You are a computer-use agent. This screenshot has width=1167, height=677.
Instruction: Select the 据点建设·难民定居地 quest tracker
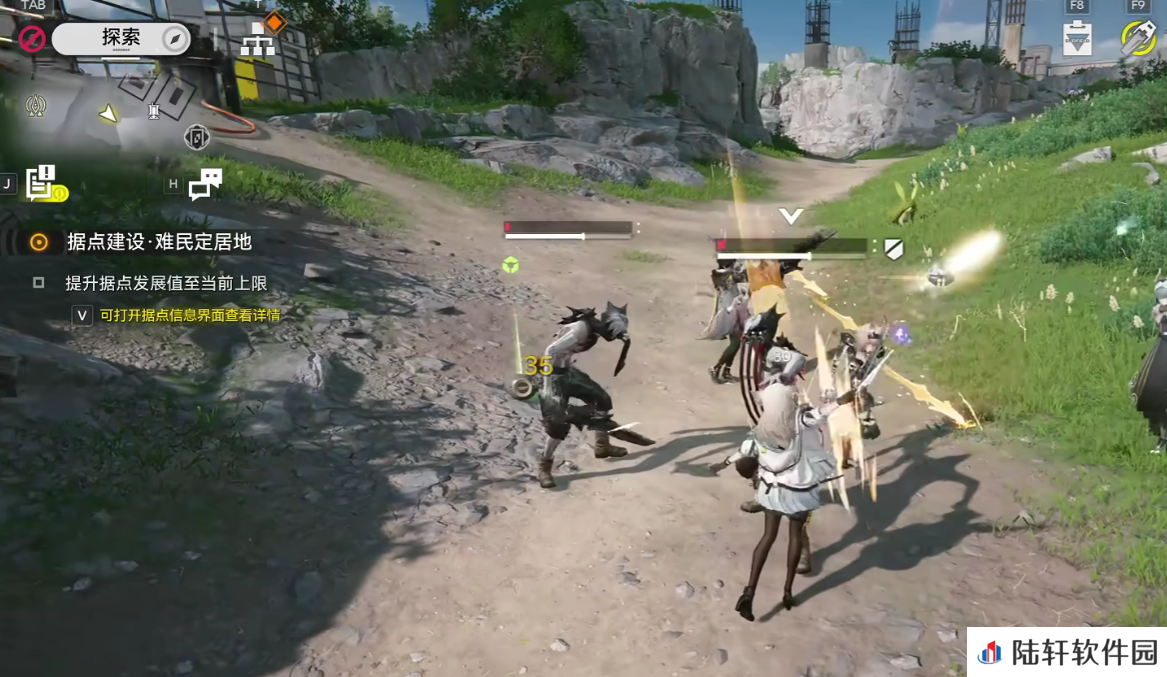[158, 242]
